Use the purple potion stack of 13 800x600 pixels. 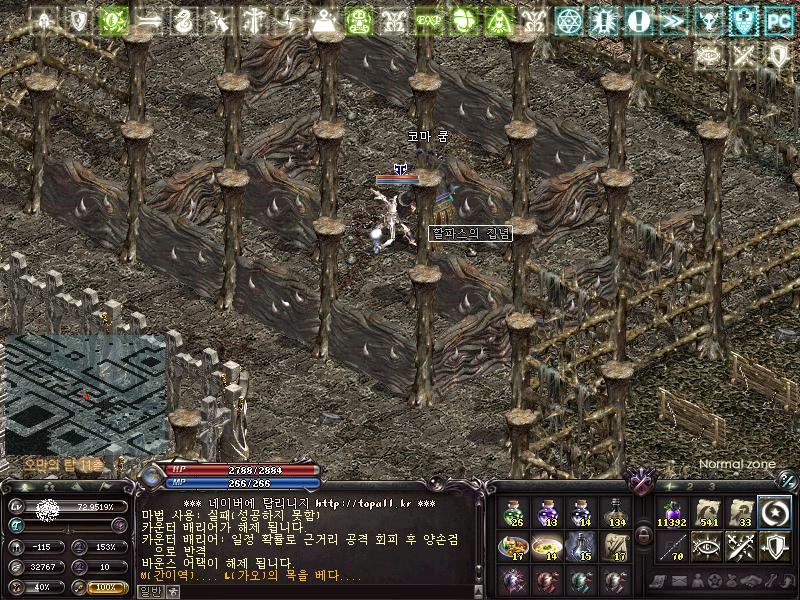coord(547,513)
